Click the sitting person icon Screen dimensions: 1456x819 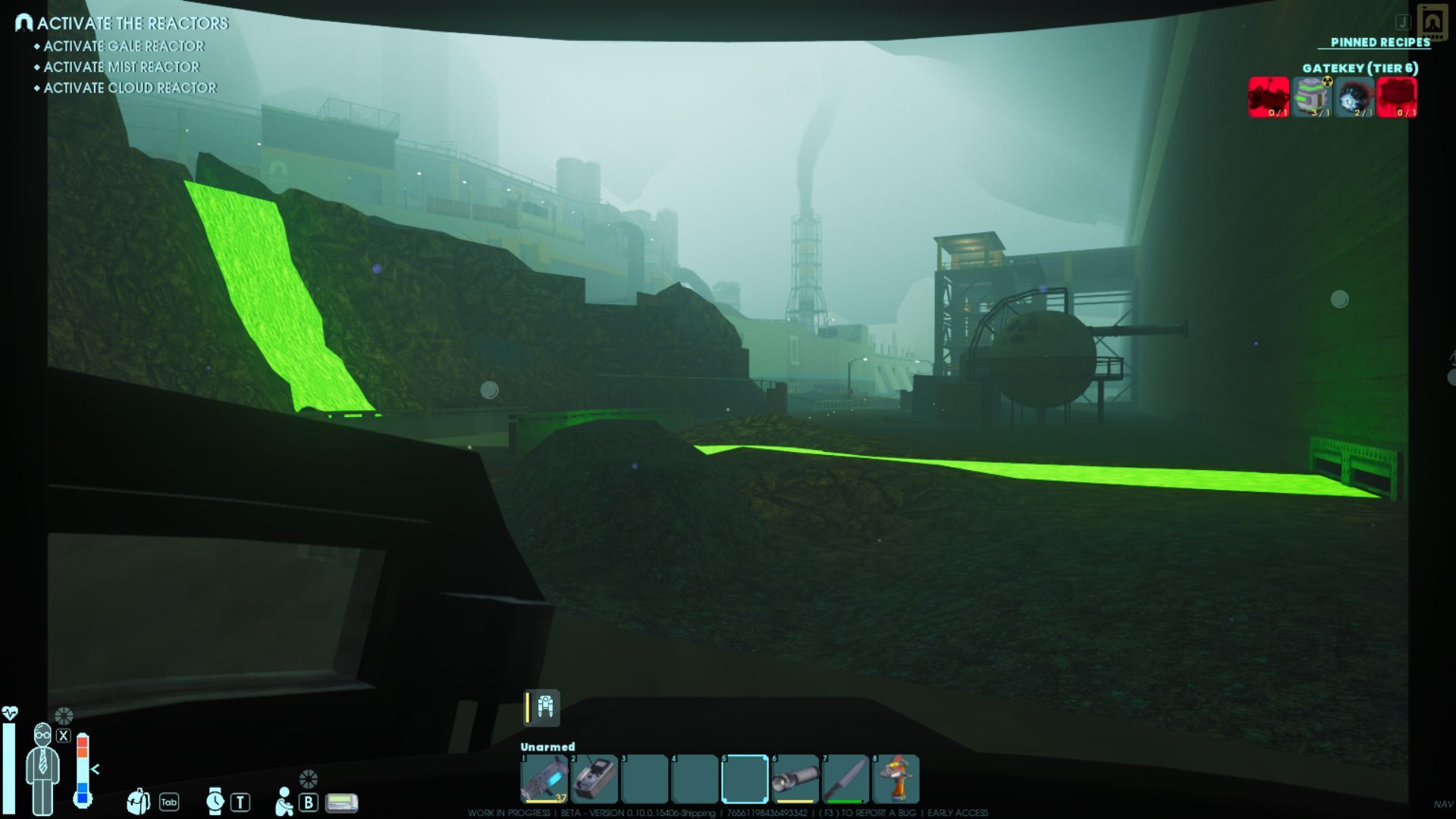click(284, 802)
